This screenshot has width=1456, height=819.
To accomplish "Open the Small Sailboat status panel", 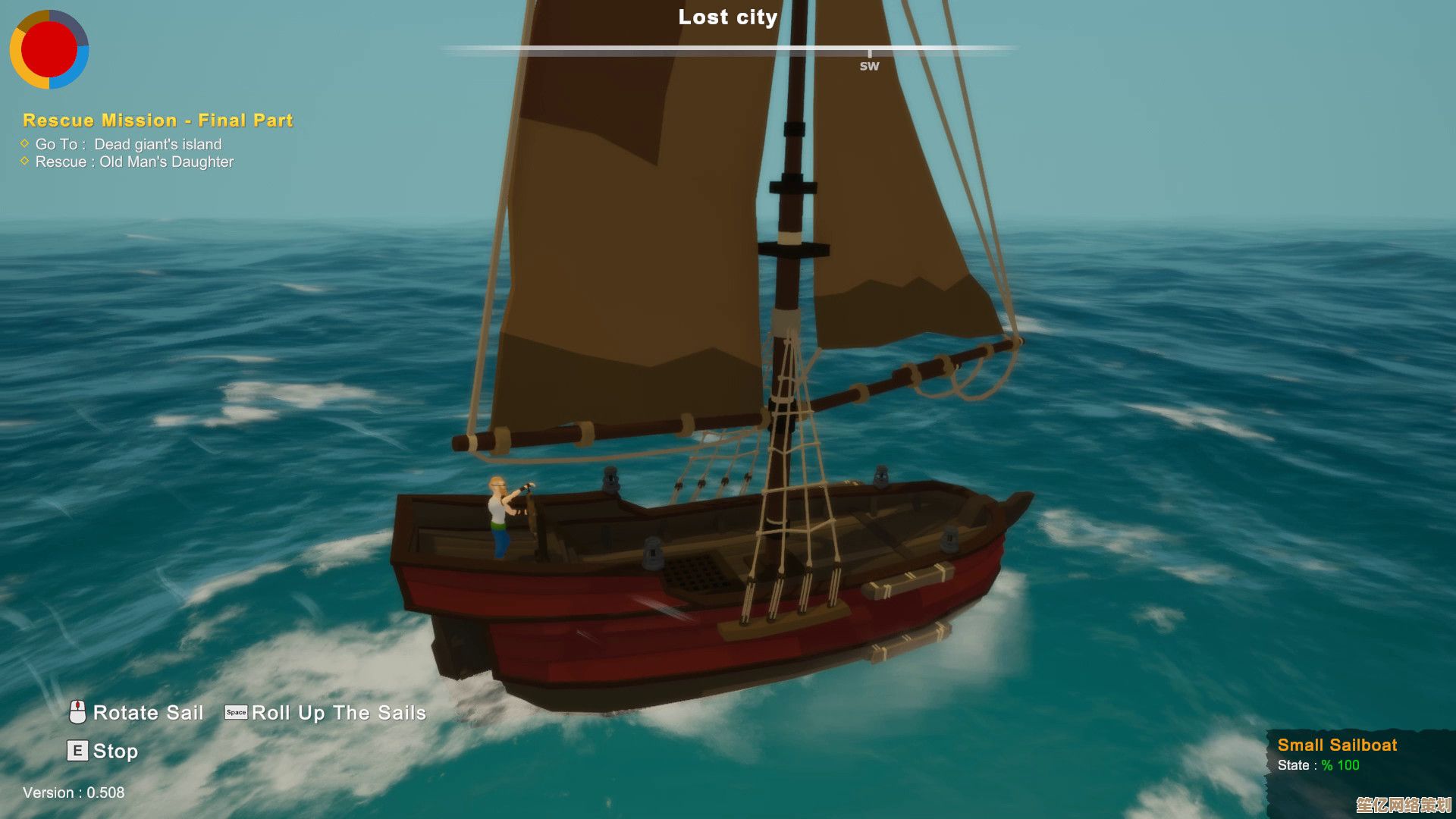I will [1337, 754].
